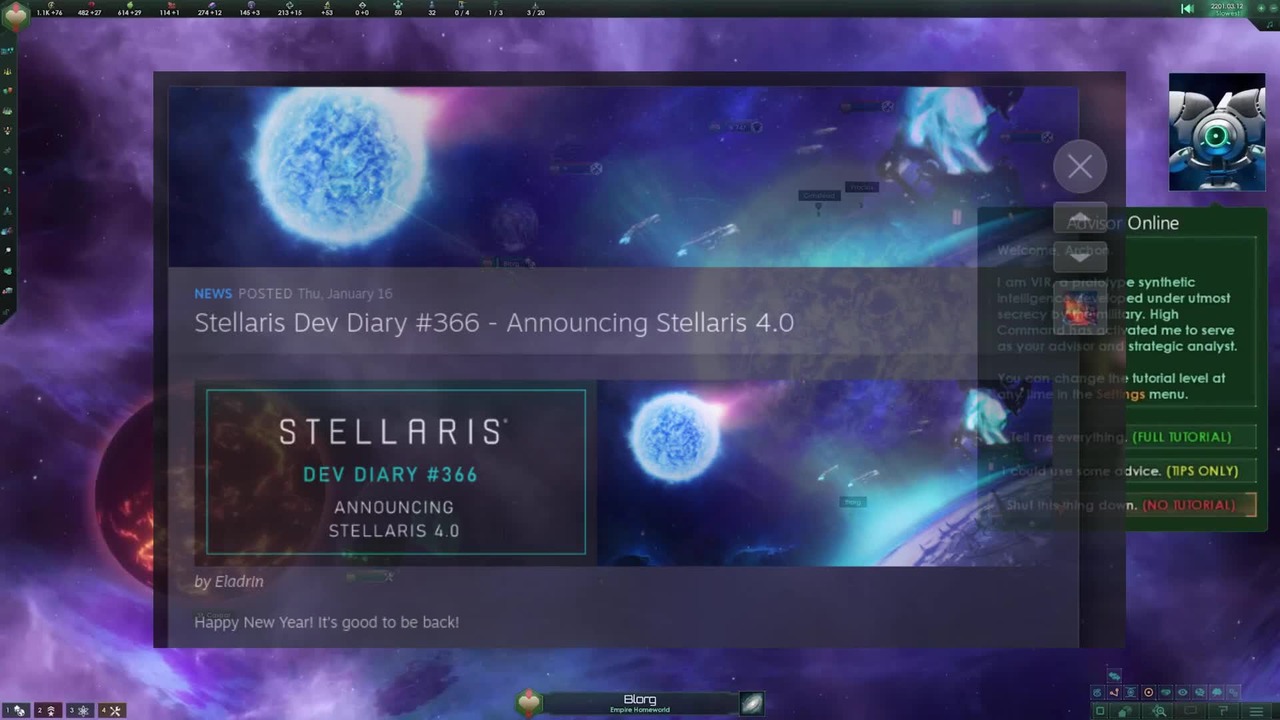Choose the Full Tutorial option

click(x=1181, y=437)
